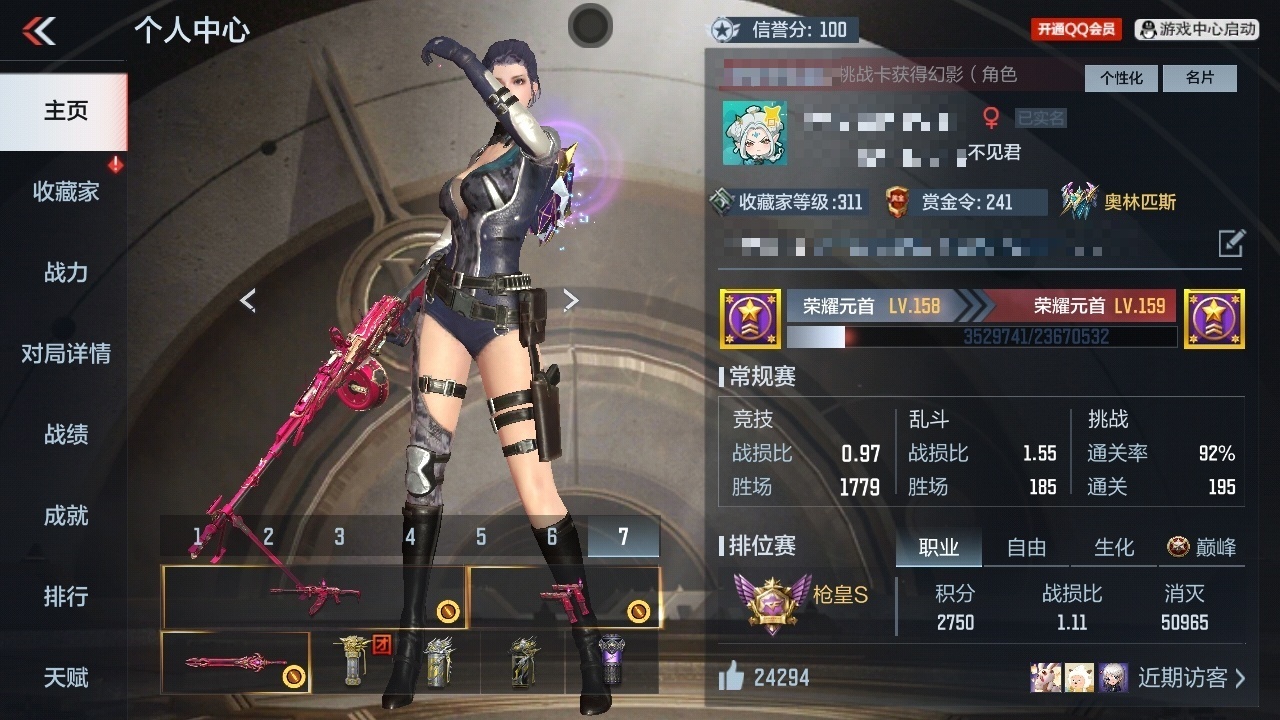The image size is (1280, 720).
Task: Like the profile with thumbs-up icon
Action: 732,678
